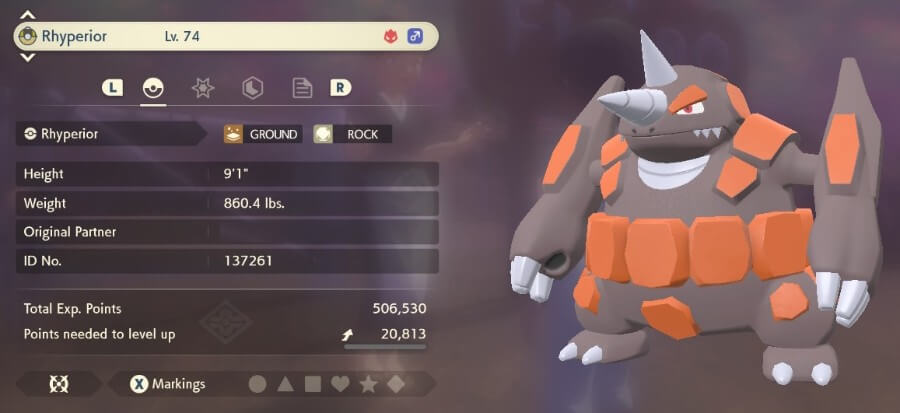Go to next Pokémon with down arrow
Image resolution: width=900 pixels, height=413 pixels.
tap(27, 57)
